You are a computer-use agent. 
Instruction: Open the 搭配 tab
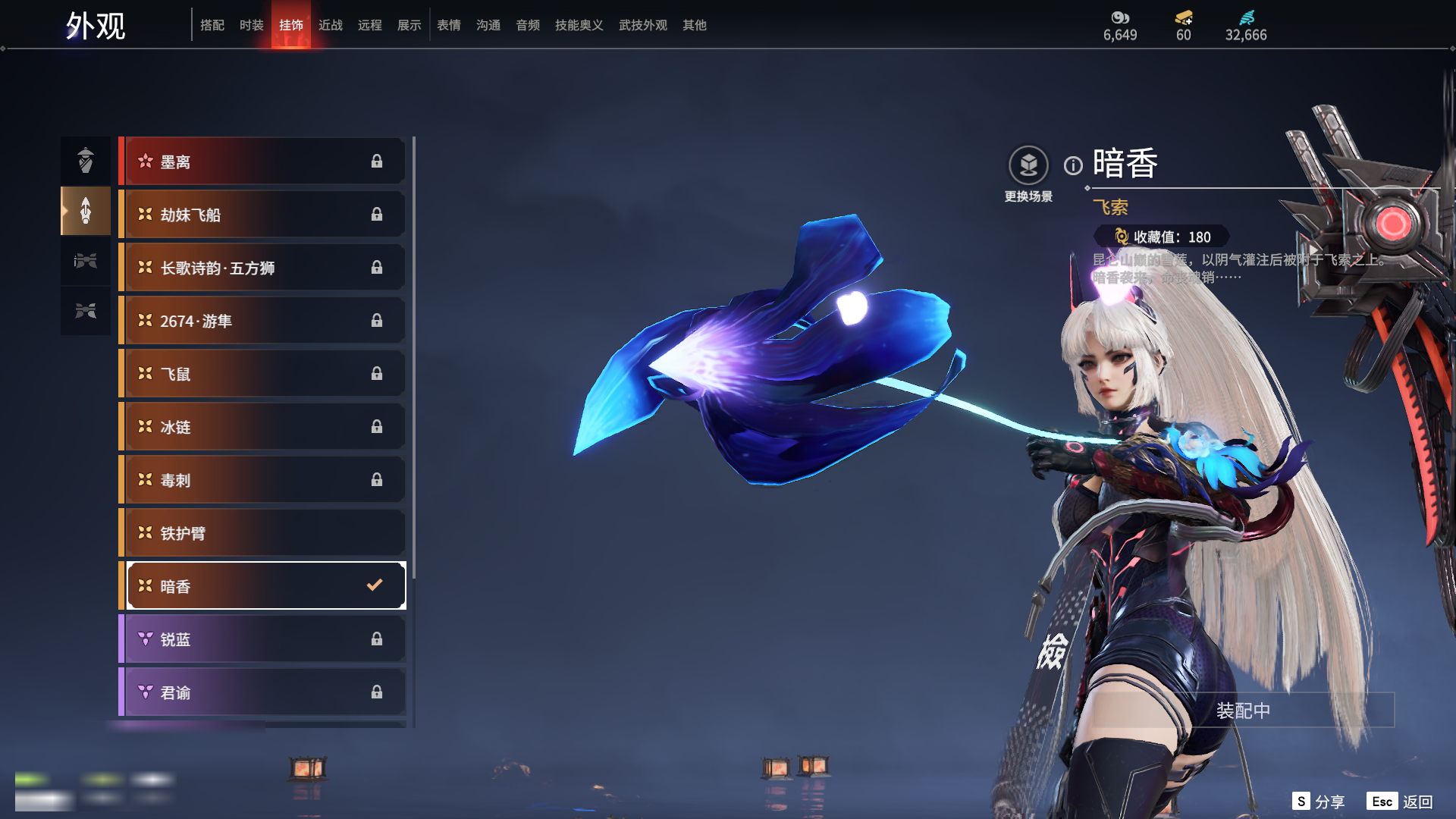(x=212, y=25)
